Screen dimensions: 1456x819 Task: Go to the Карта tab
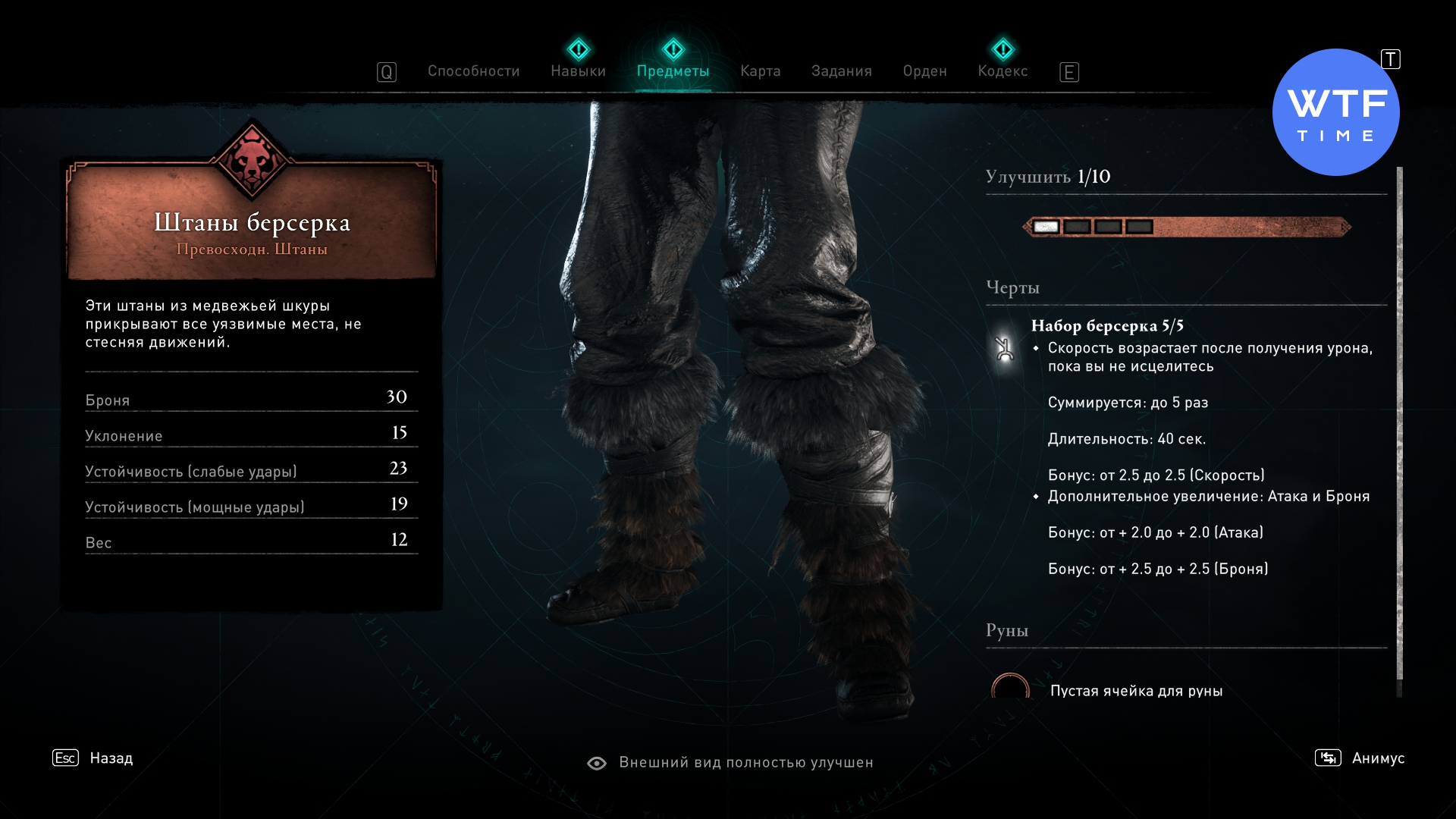pyautogui.click(x=760, y=71)
